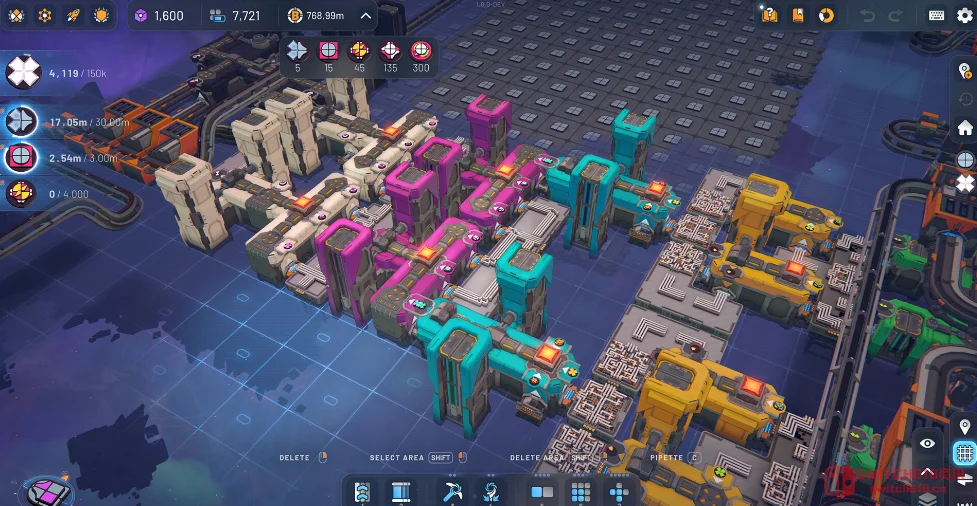Jump to home base with house icon

(965, 128)
